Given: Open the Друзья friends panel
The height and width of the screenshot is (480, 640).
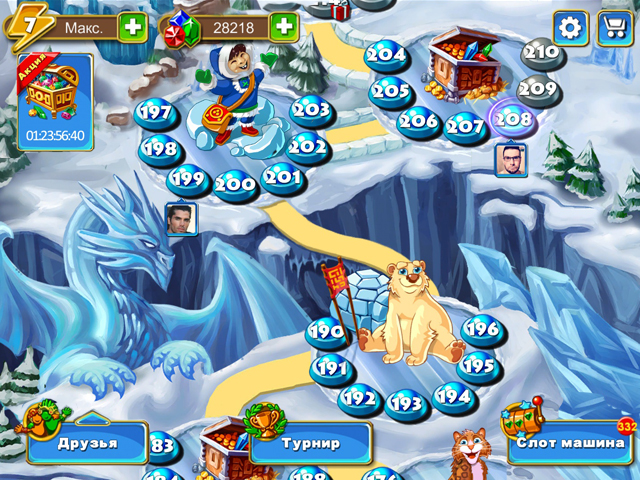Looking at the screenshot, I should [87, 443].
